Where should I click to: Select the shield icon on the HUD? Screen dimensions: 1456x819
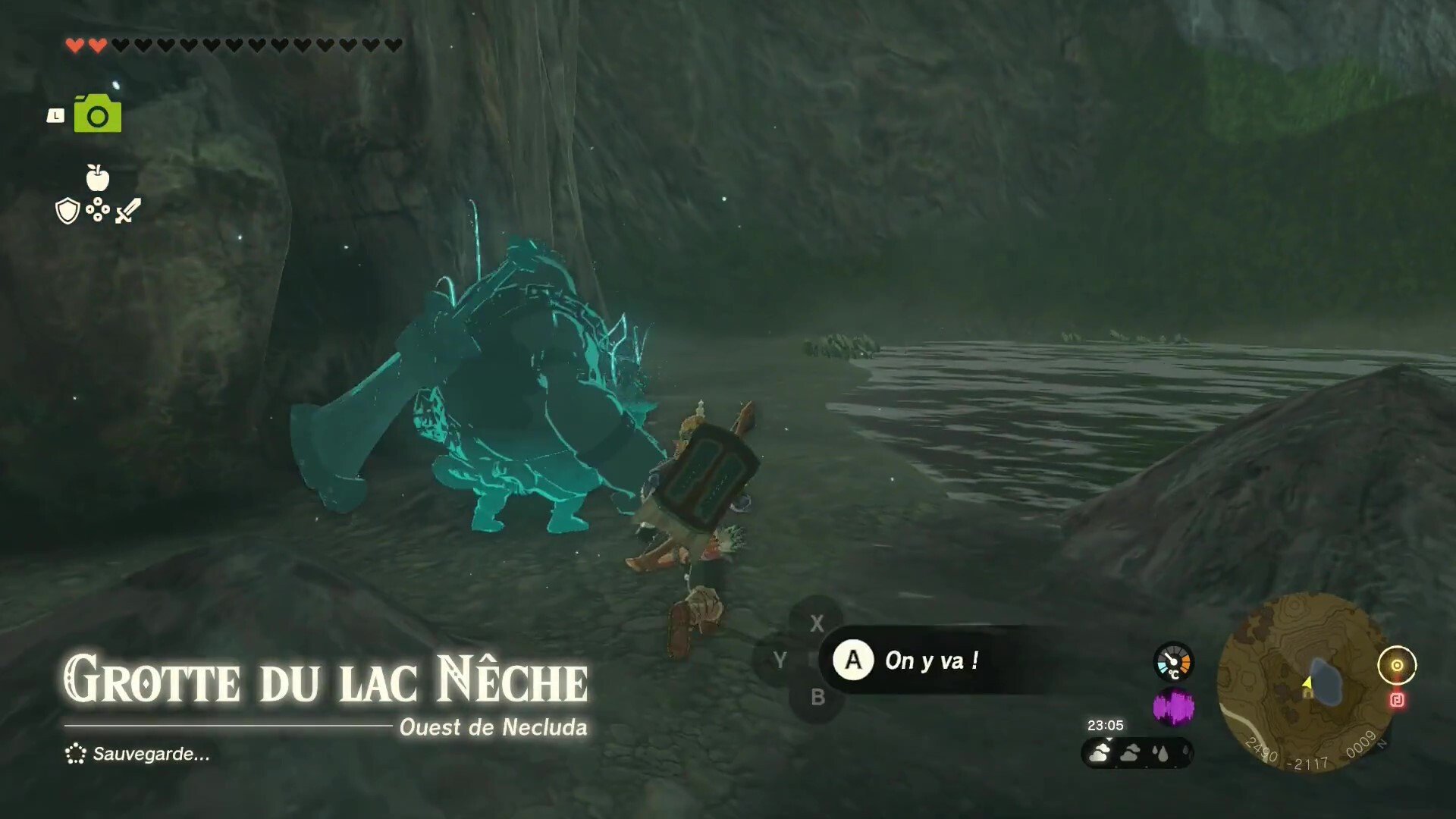pos(67,211)
